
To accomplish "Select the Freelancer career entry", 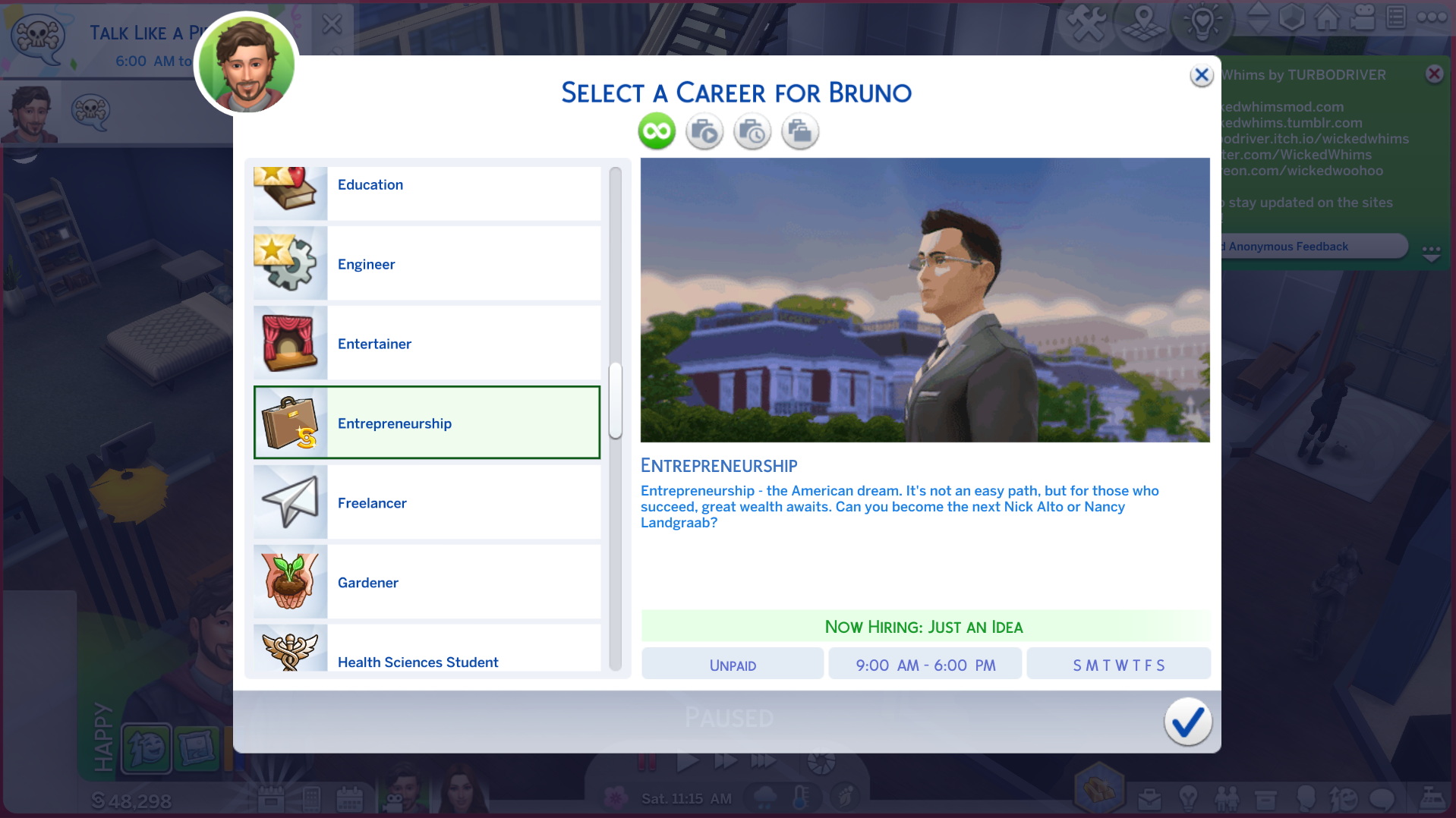I will click(x=425, y=502).
